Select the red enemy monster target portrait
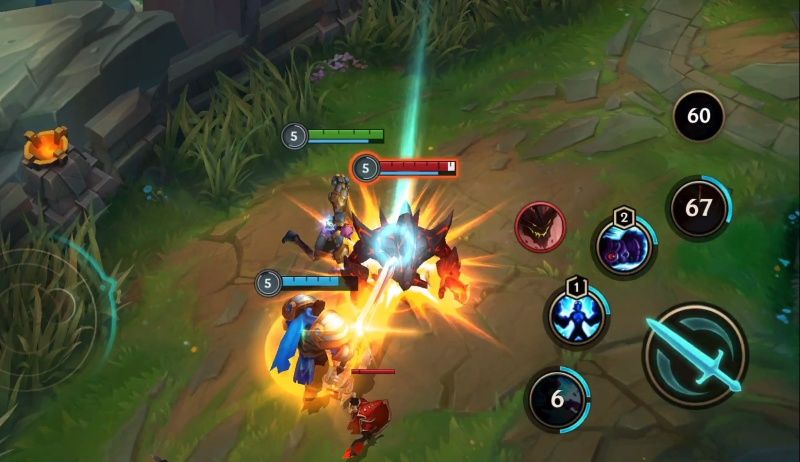Screen dimensions: 800x462 point(540,226)
